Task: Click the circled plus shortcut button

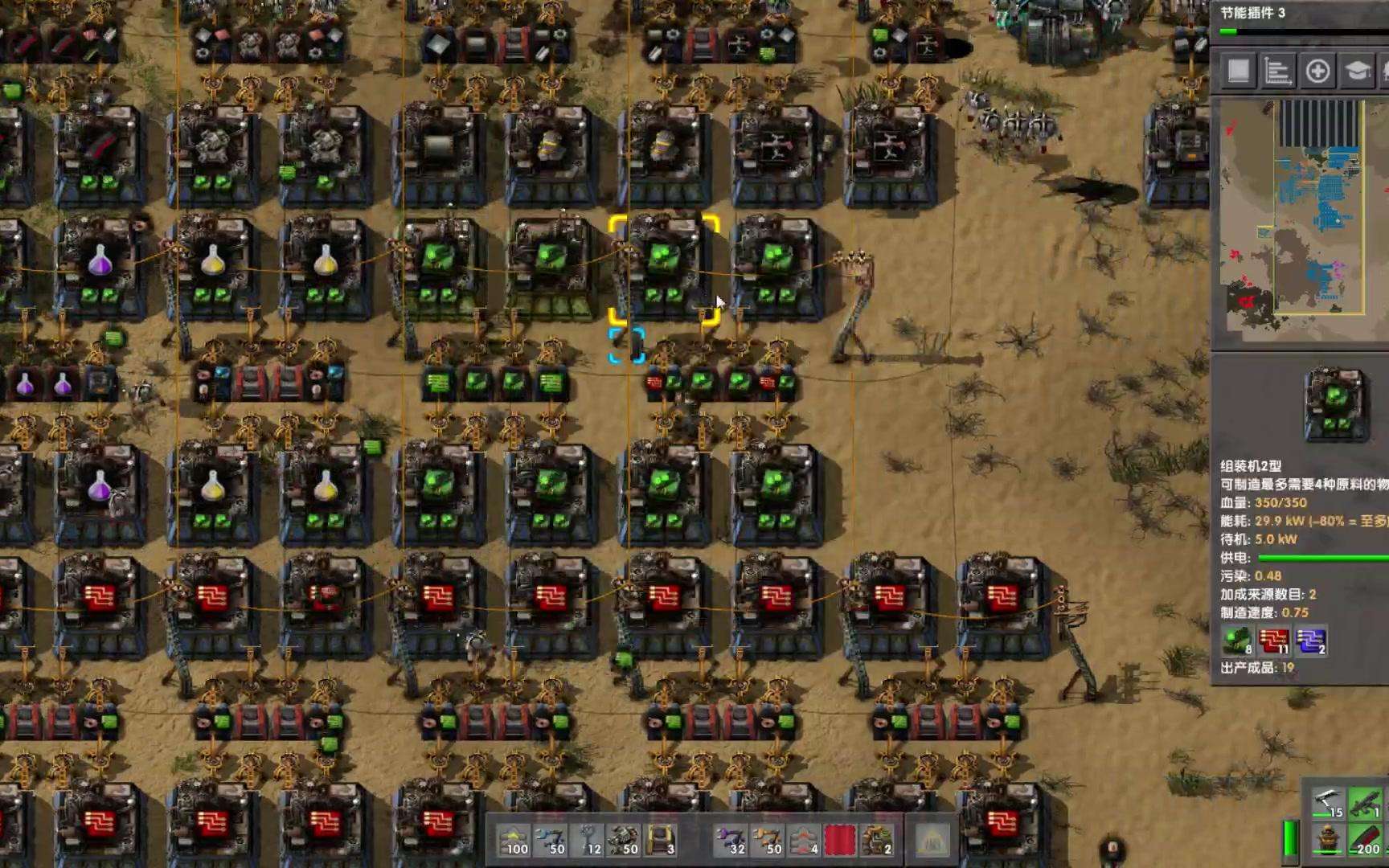Action: [1317, 72]
